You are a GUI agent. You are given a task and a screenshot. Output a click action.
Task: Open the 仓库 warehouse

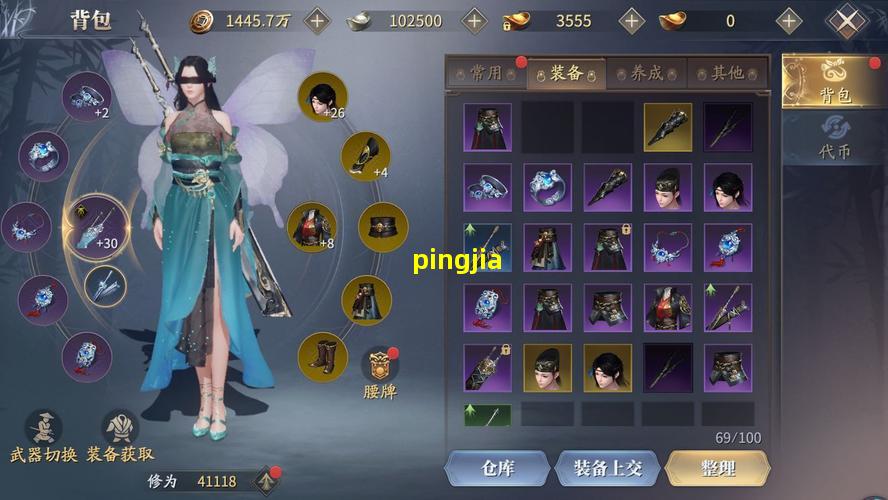[x=497, y=468]
